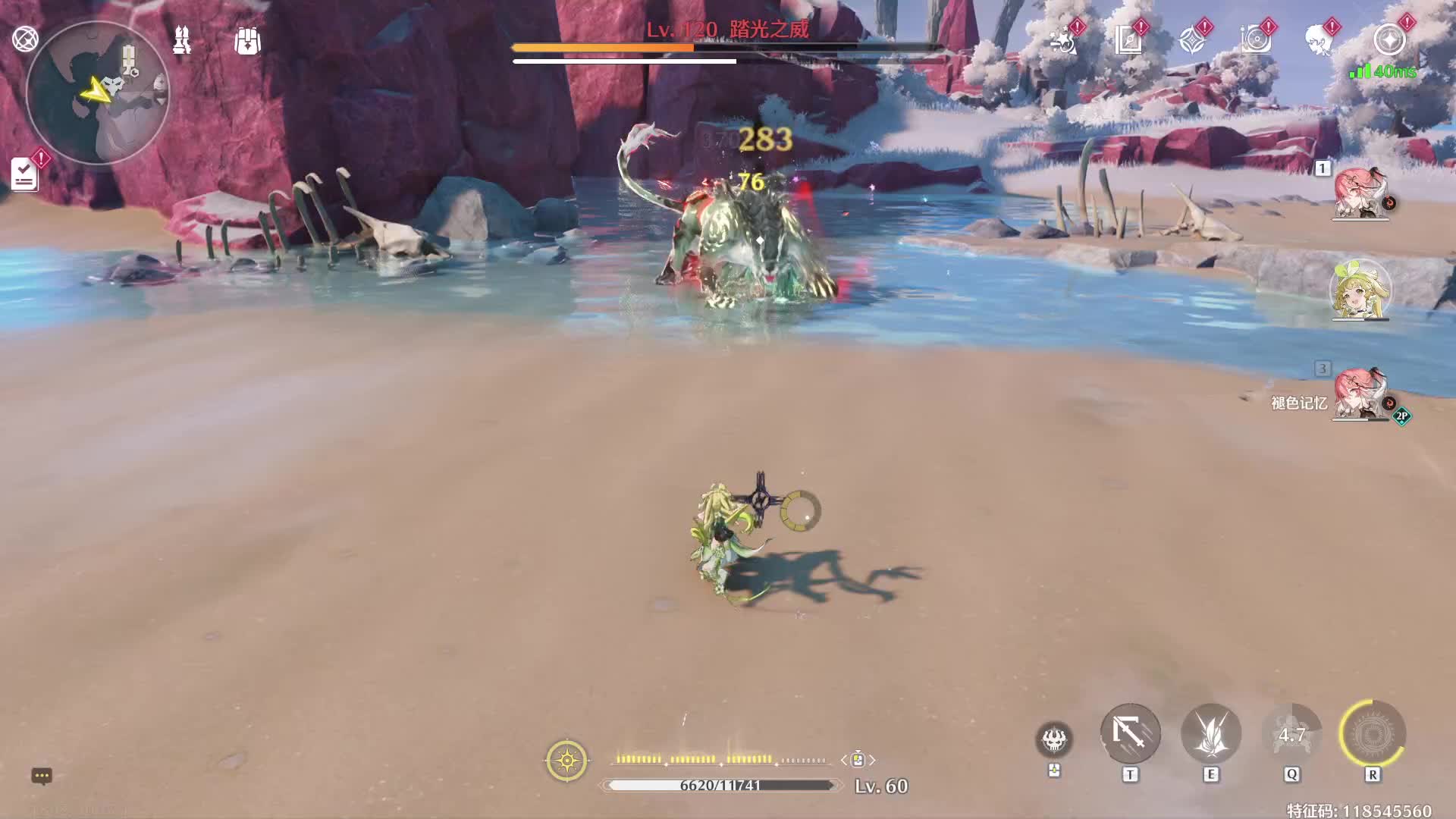Trigger the echo skill on cooldown
Screen dimensions: 1456x819
1291,733
